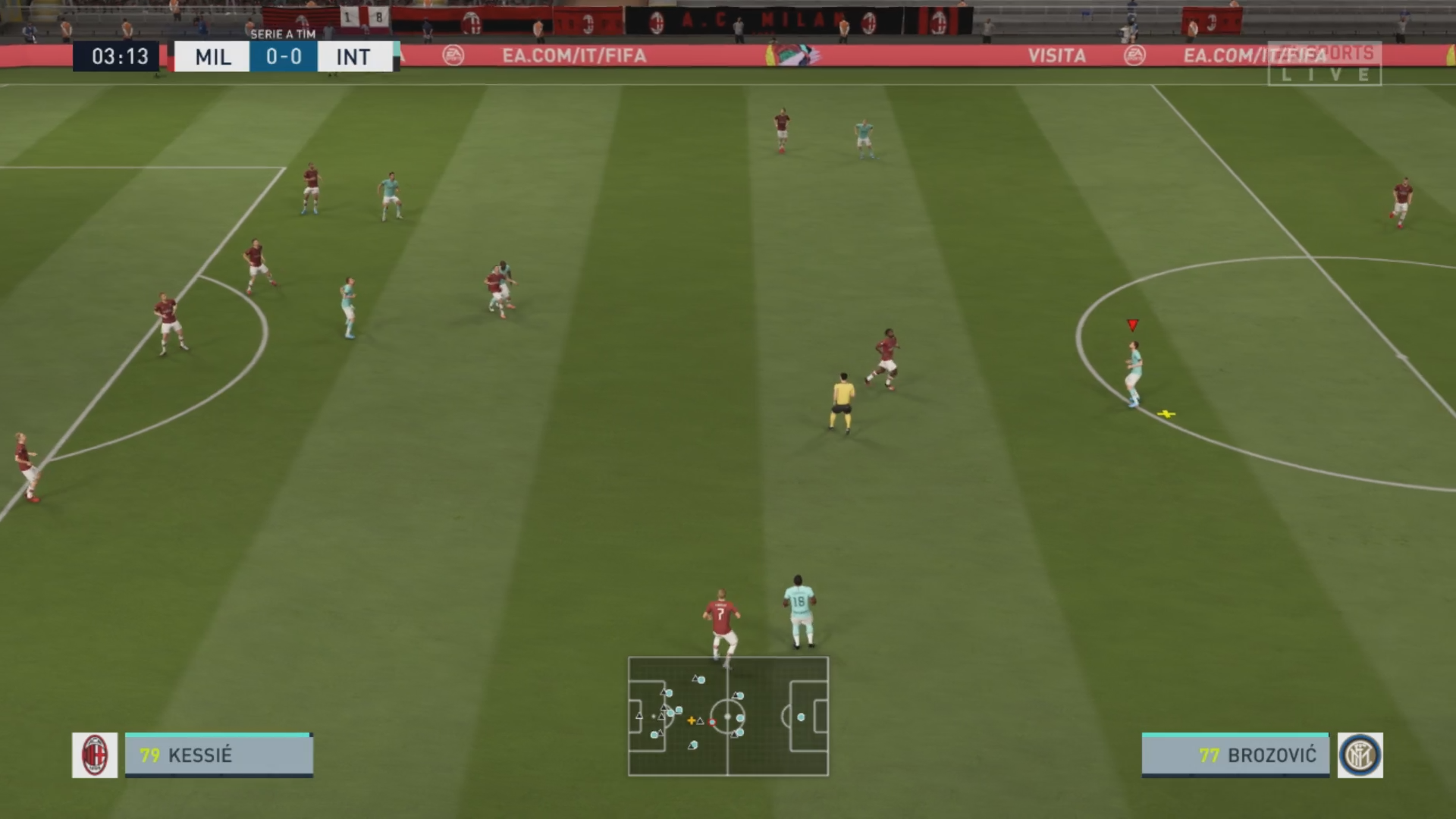
Task: Select the Brozović player name panel
Action: click(1235, 755)
